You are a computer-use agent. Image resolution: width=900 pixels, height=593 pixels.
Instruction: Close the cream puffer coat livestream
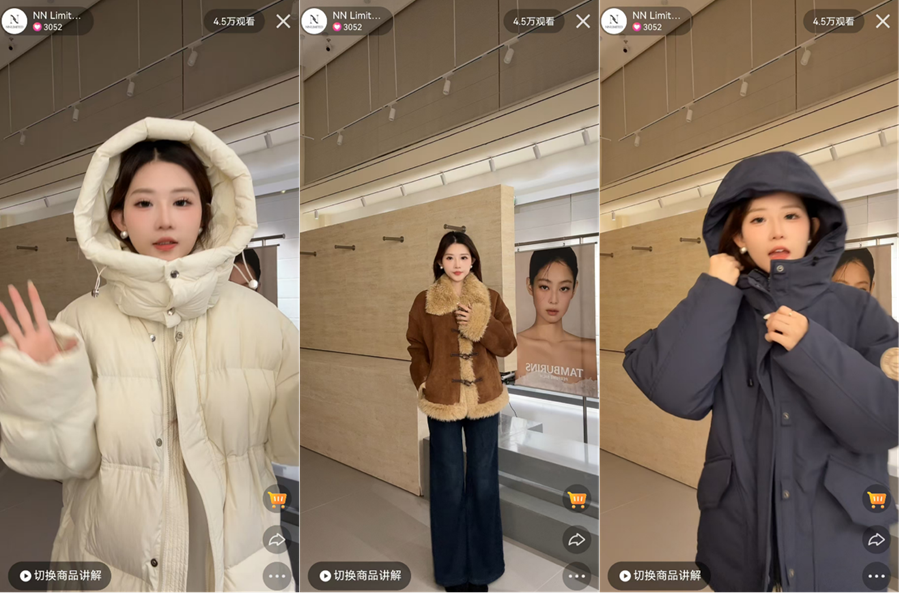click(283, 21)
